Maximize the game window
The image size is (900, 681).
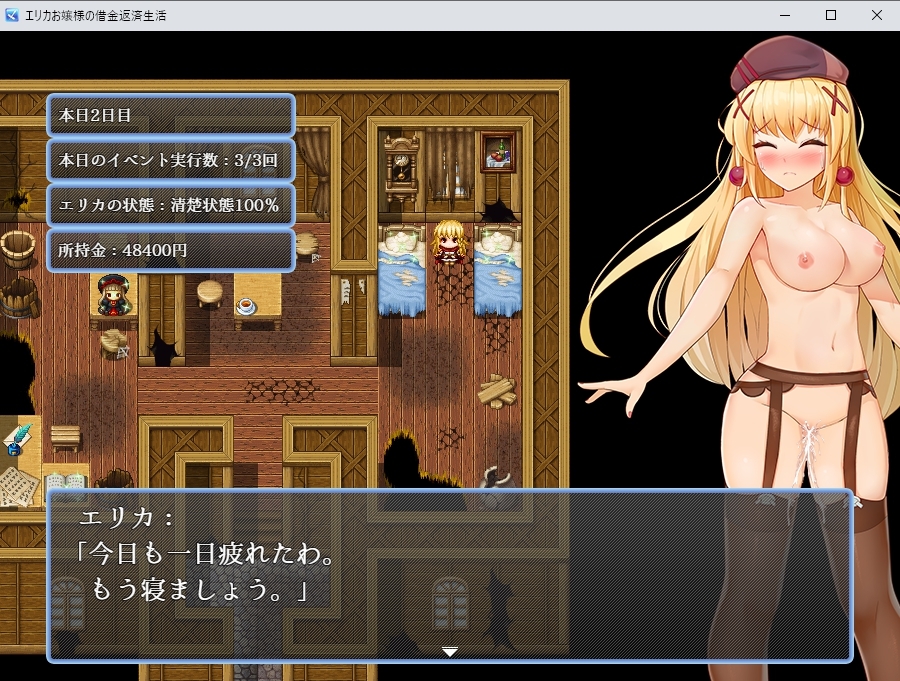click(831, 15)
